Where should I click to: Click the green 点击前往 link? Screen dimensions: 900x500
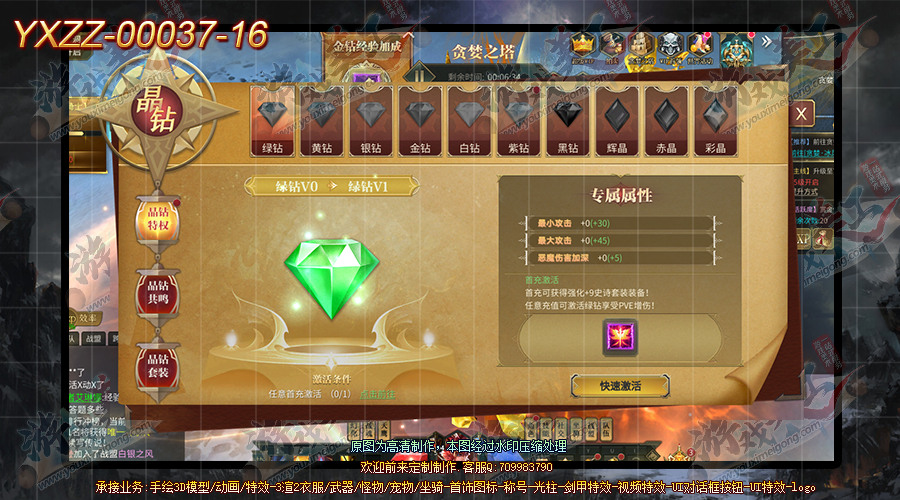378,395
